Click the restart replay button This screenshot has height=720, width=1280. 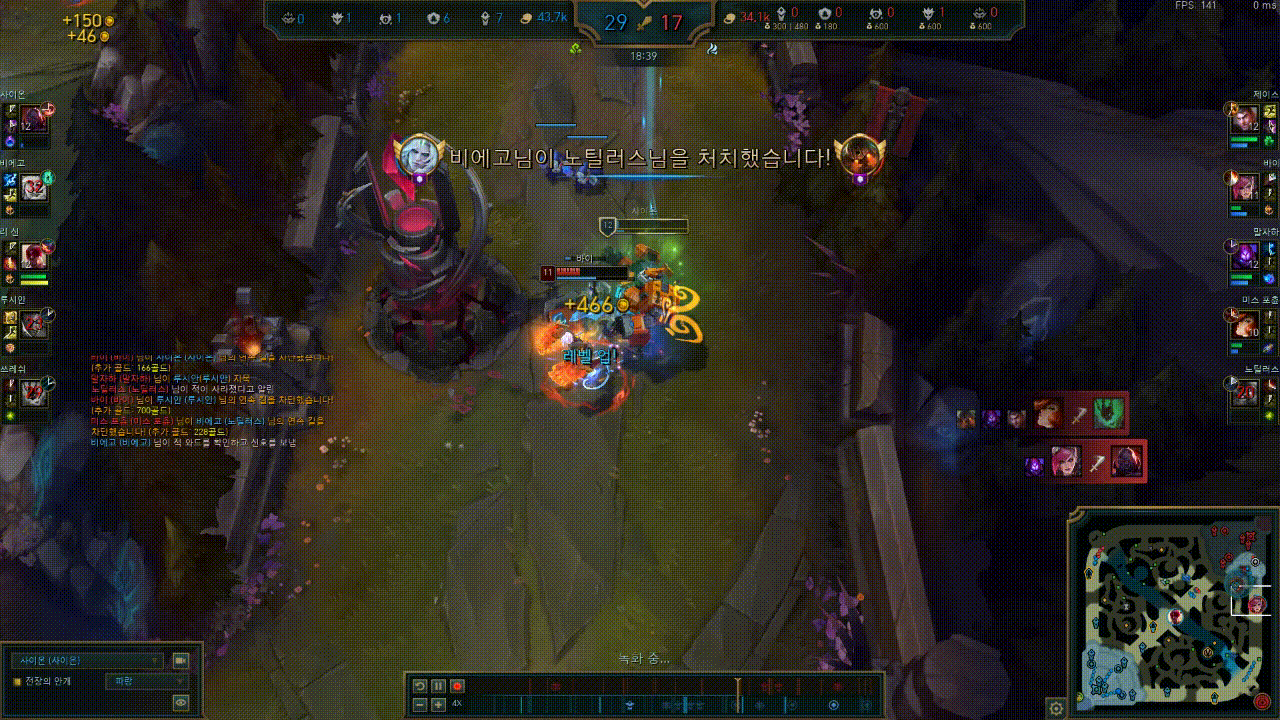pos(420,686)
